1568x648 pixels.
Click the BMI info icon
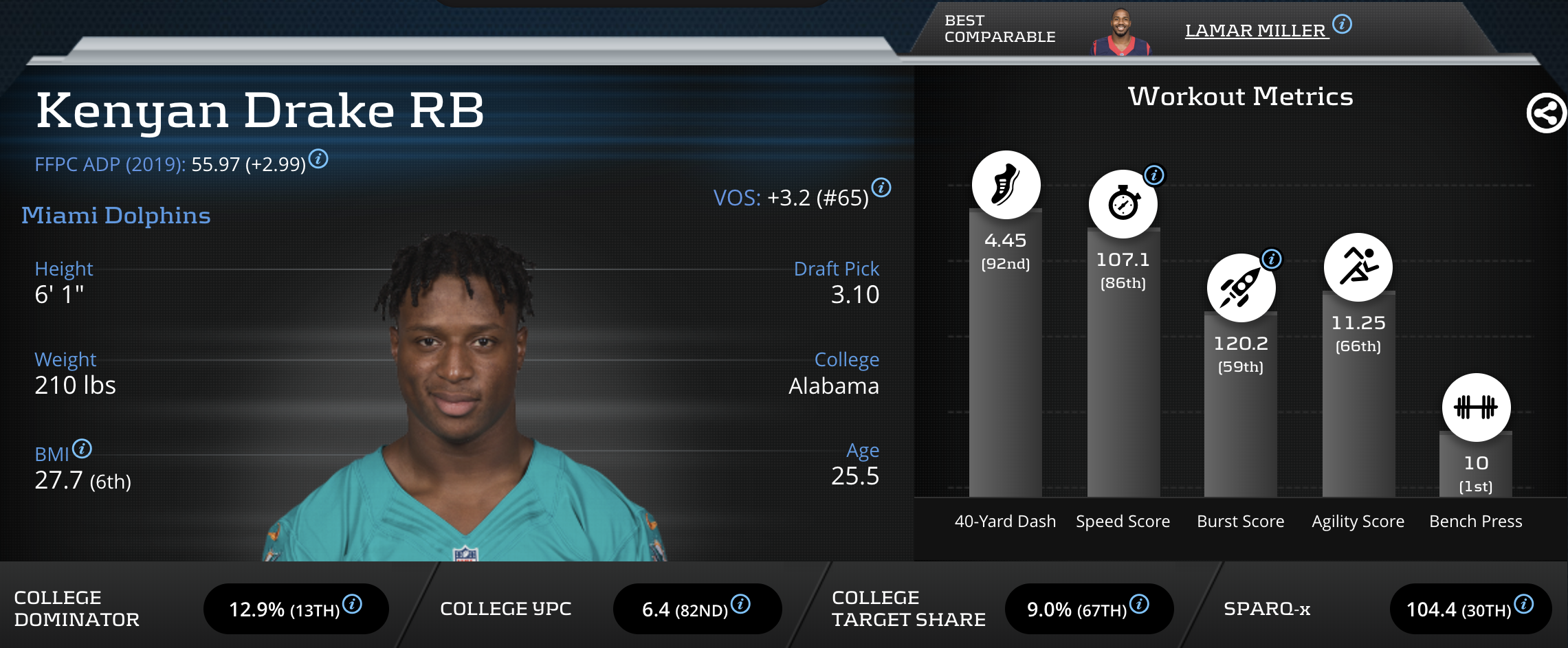click(82, 449)
